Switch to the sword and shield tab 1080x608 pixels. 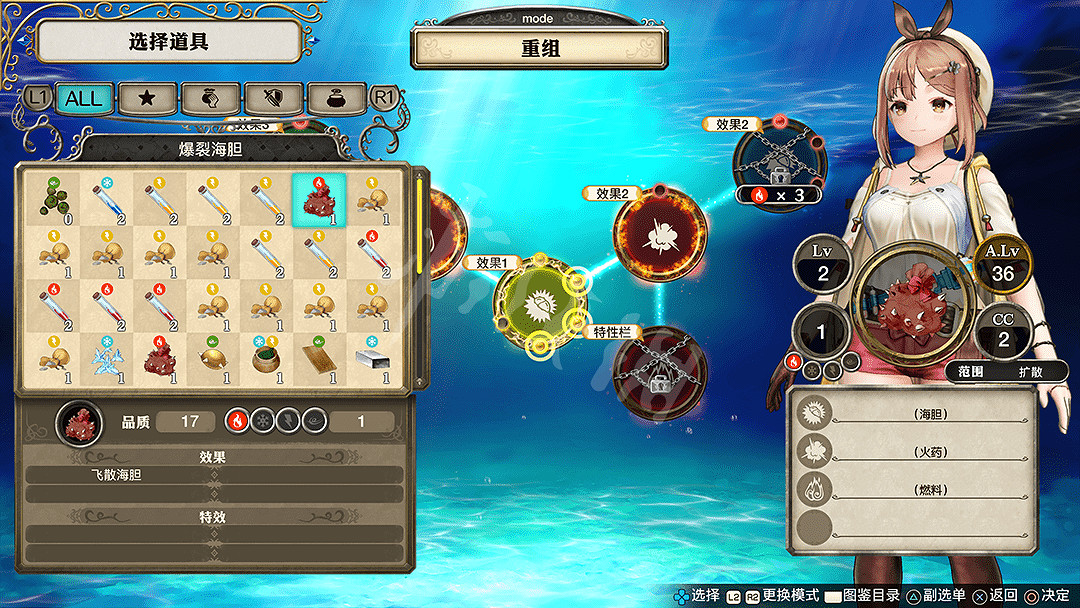tap(273, 97)
